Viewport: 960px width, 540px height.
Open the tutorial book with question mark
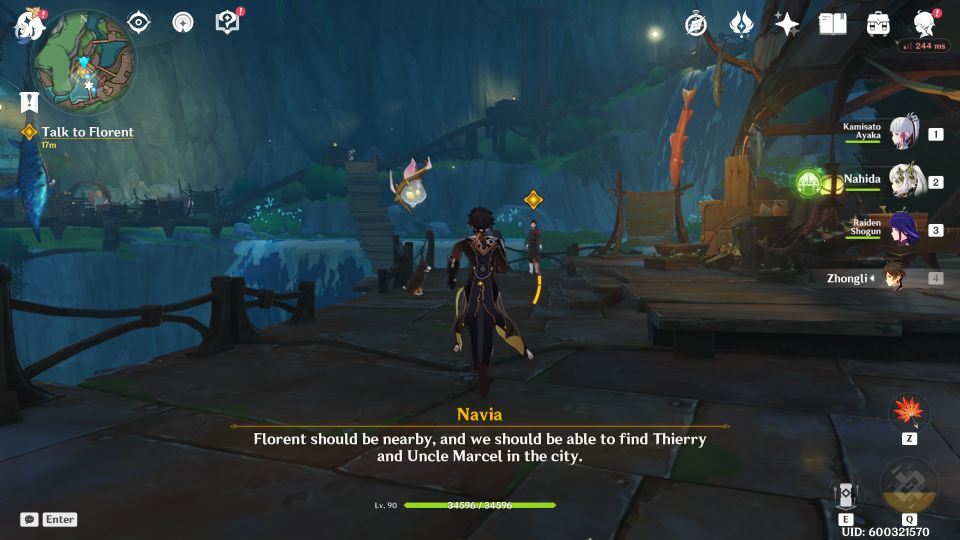(227, 22)
